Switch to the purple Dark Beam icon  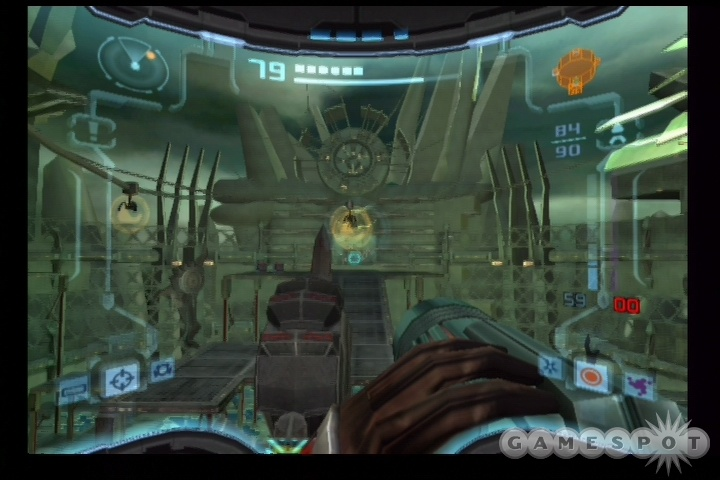(637, 384)
